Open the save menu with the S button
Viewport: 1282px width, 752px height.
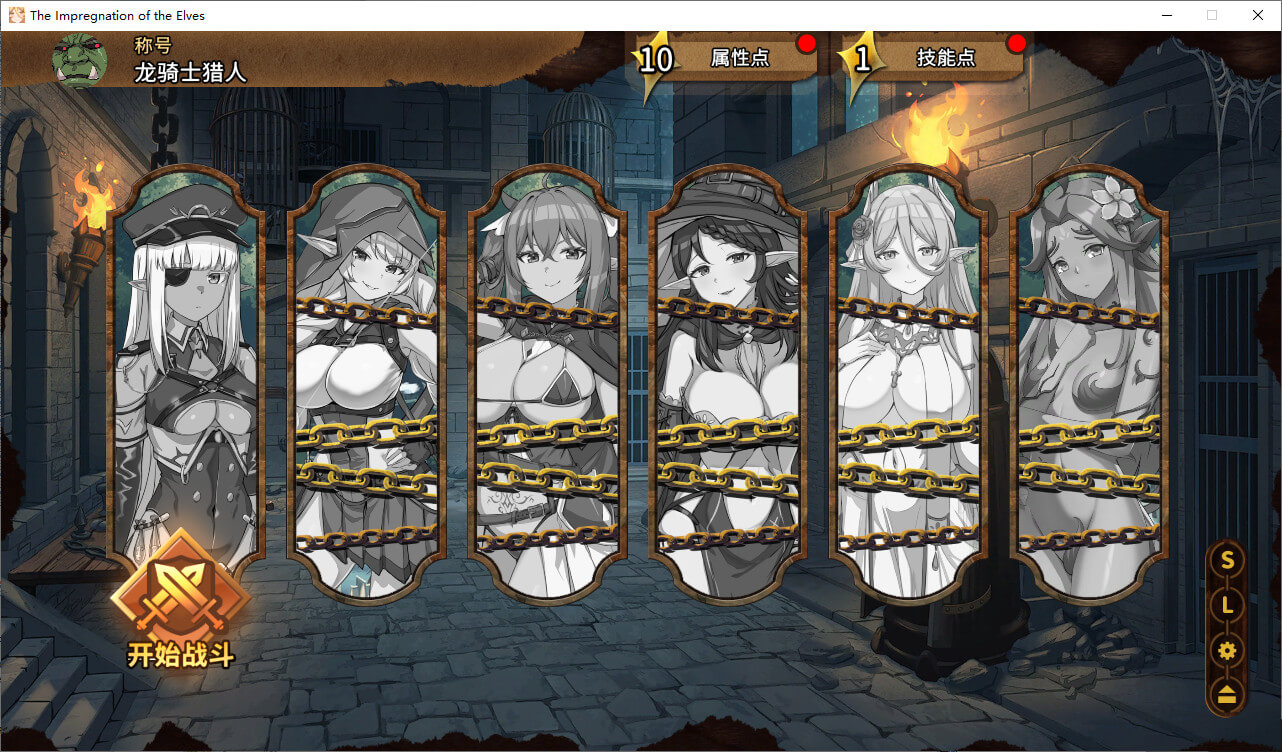pyautogui.click(x=1227, y=560)
